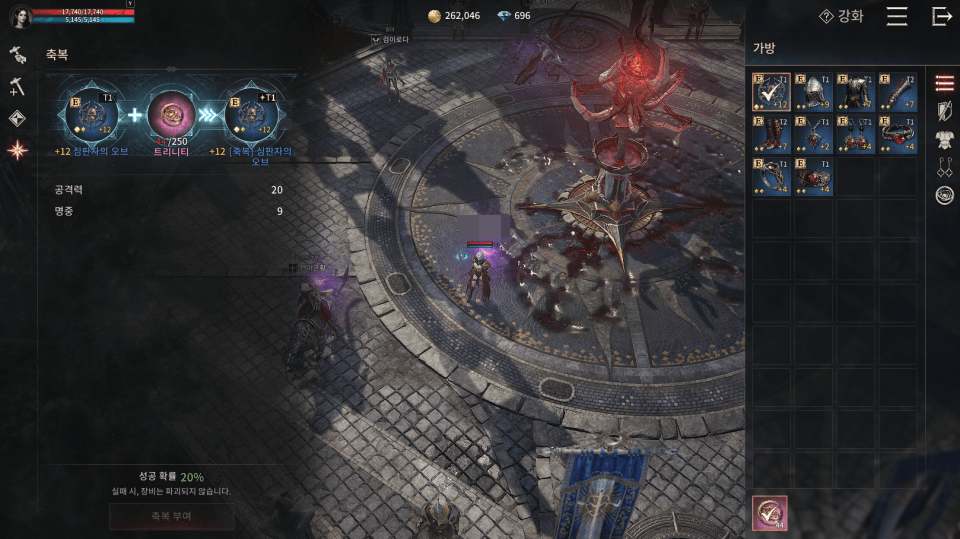Show all items with the list filter tab
The width and height of the screenshot is (960, 539).
[944, 83]
